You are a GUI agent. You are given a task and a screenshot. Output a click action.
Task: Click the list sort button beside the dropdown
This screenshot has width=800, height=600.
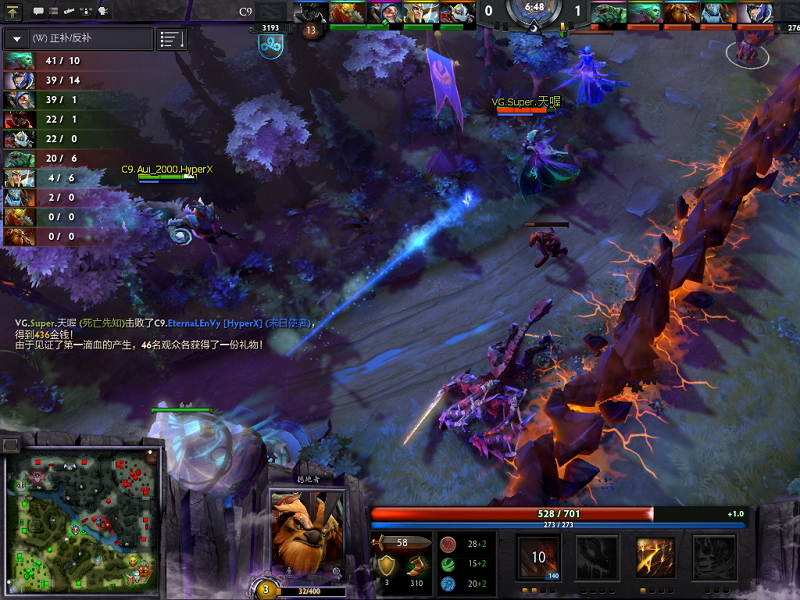tap(172, 39)
